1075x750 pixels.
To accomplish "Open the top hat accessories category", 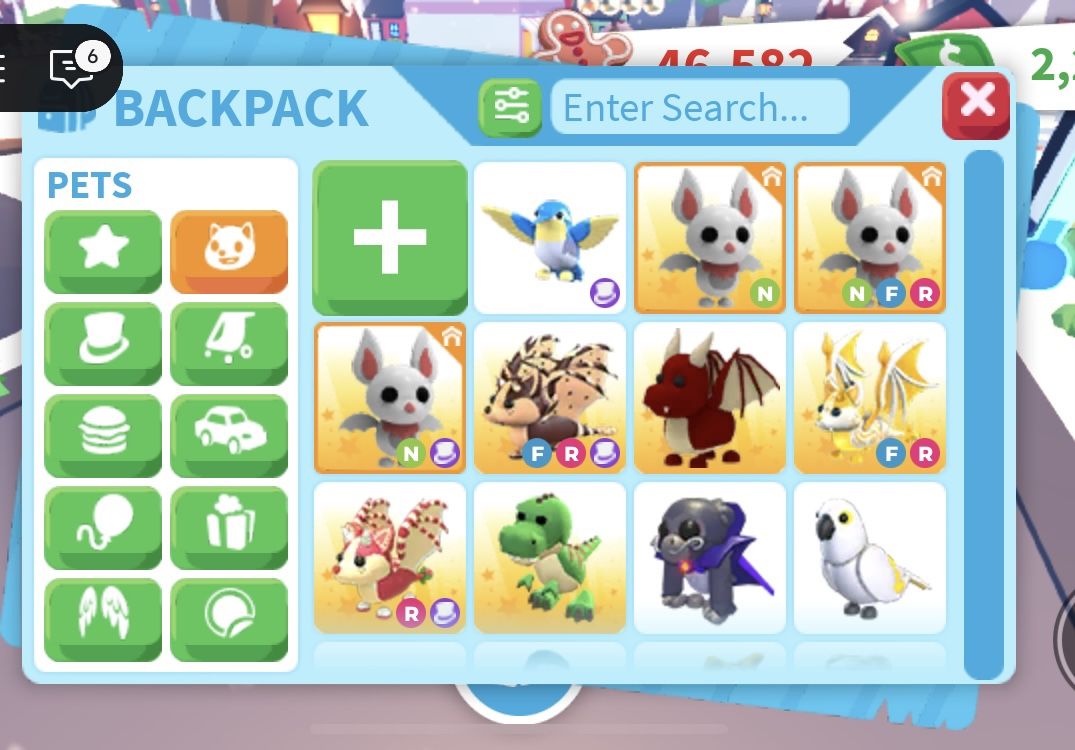I will tap(103, 342).
